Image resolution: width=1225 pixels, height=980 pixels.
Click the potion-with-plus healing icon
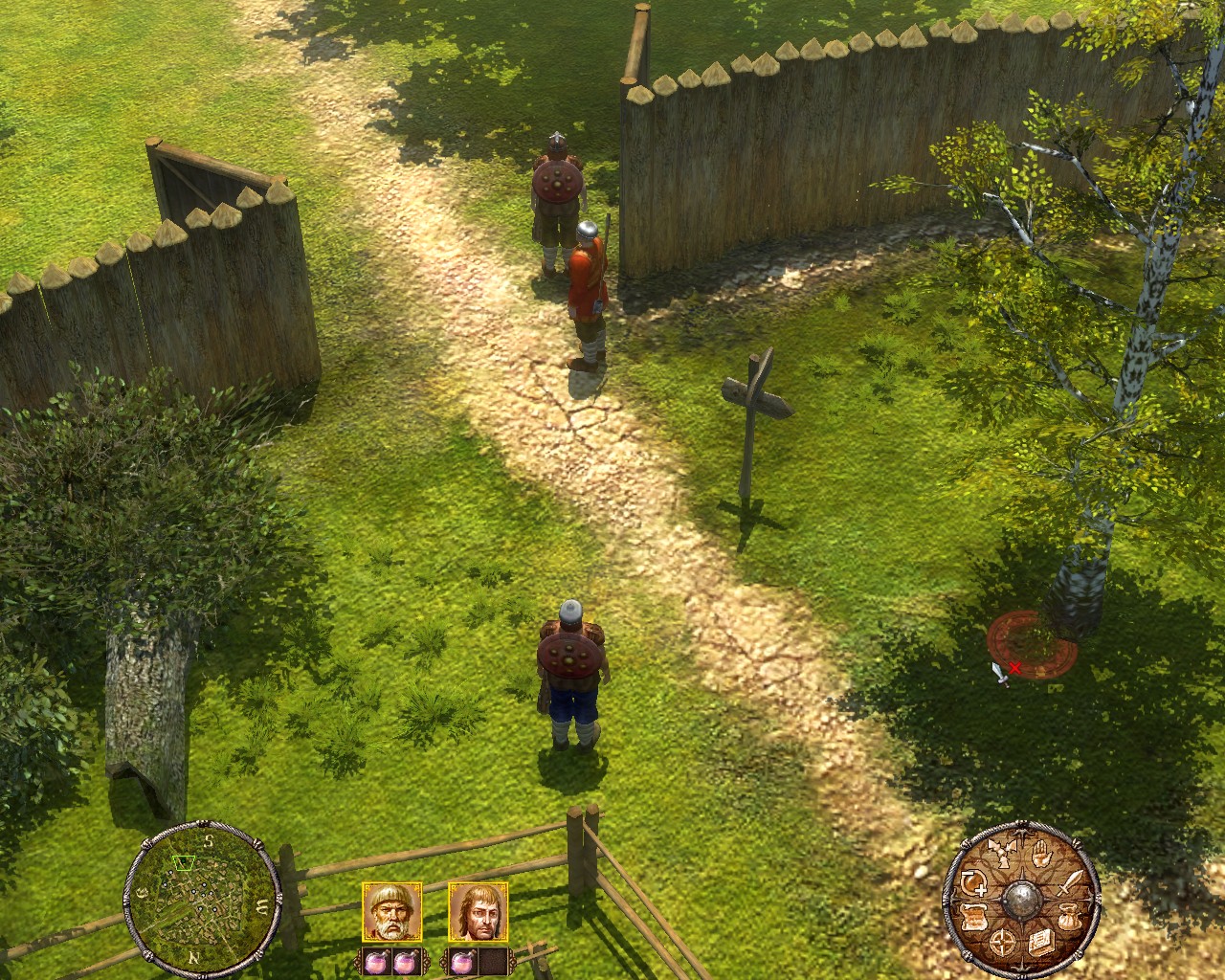point(972,883)
